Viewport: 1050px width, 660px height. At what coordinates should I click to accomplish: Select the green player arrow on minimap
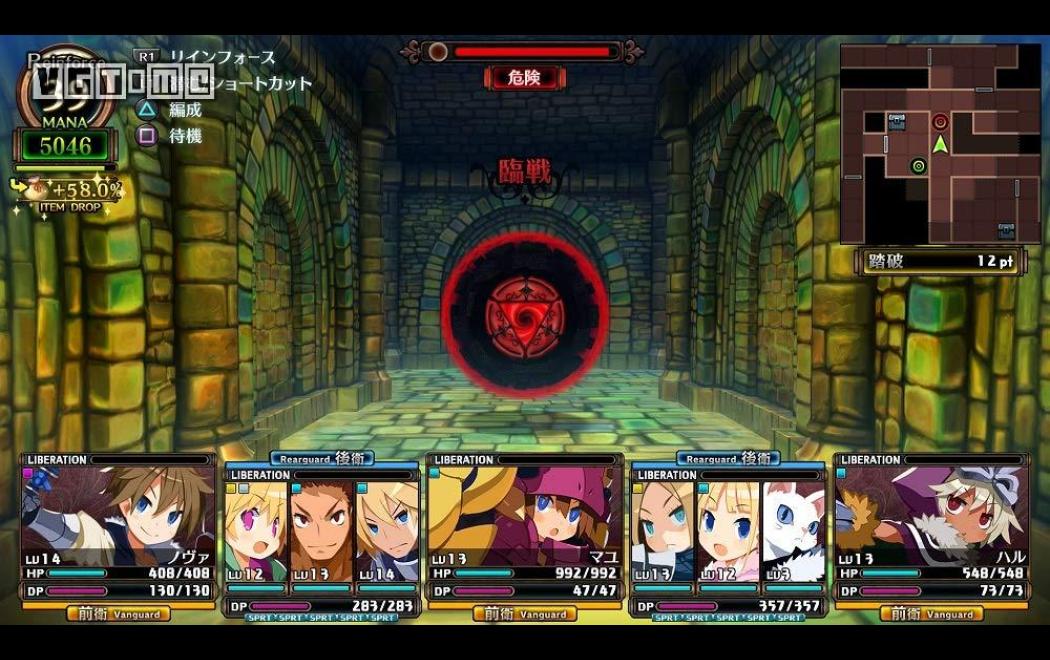(940, 144)
